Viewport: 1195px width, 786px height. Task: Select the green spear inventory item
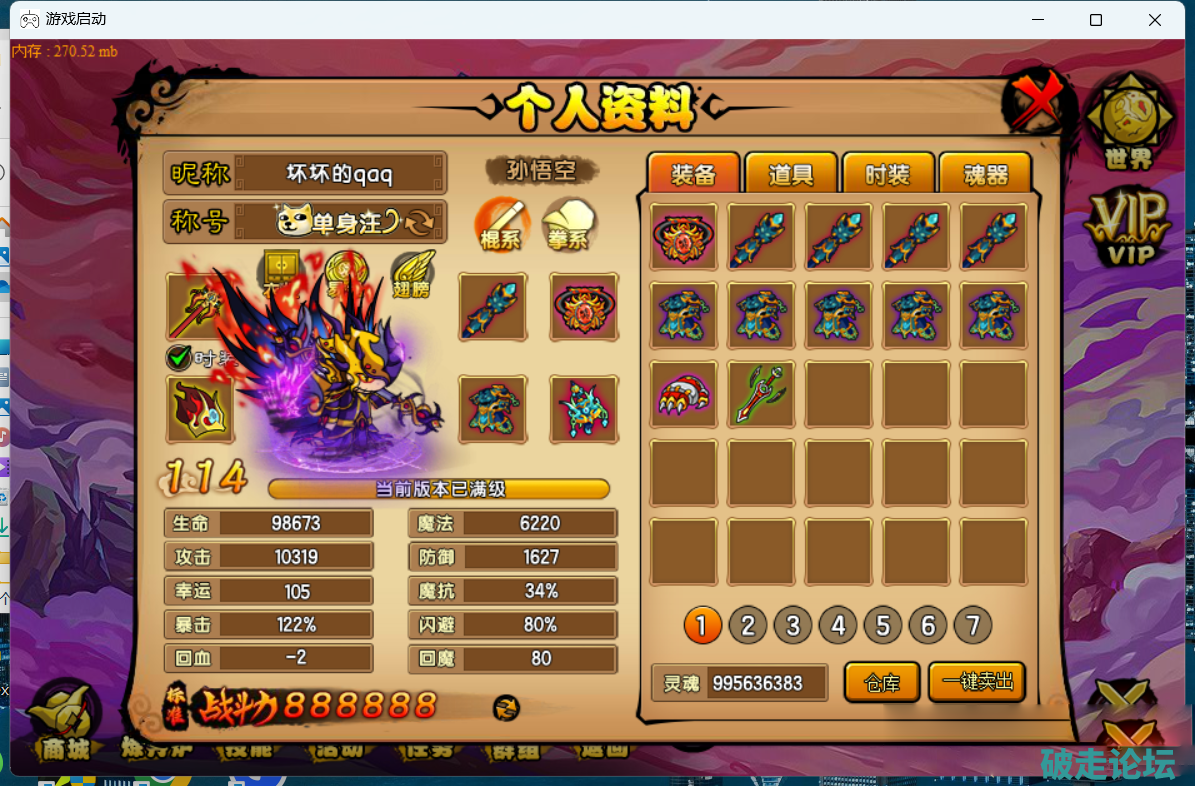(761, 394)
